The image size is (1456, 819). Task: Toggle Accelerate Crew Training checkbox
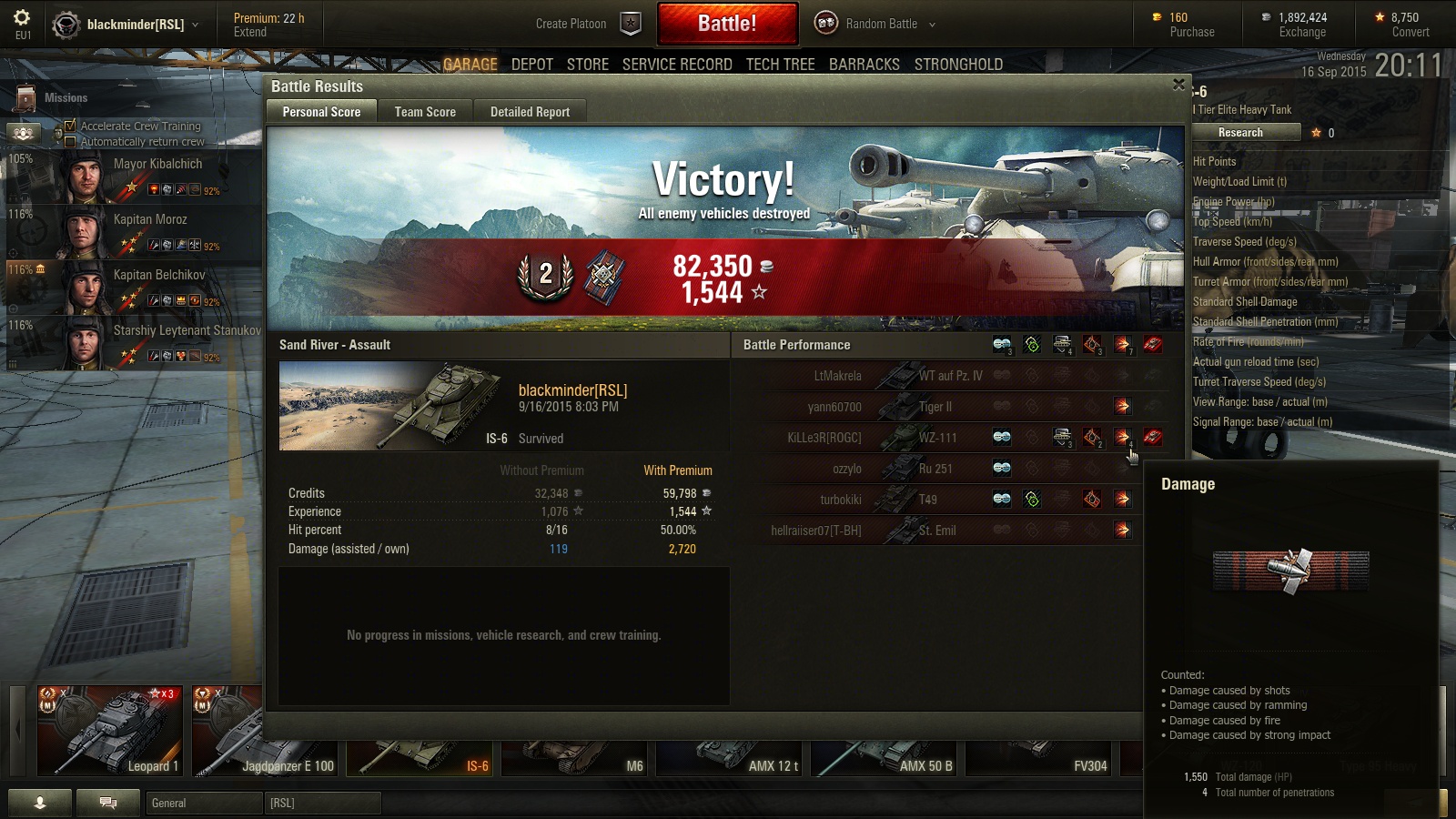[70, 126]
